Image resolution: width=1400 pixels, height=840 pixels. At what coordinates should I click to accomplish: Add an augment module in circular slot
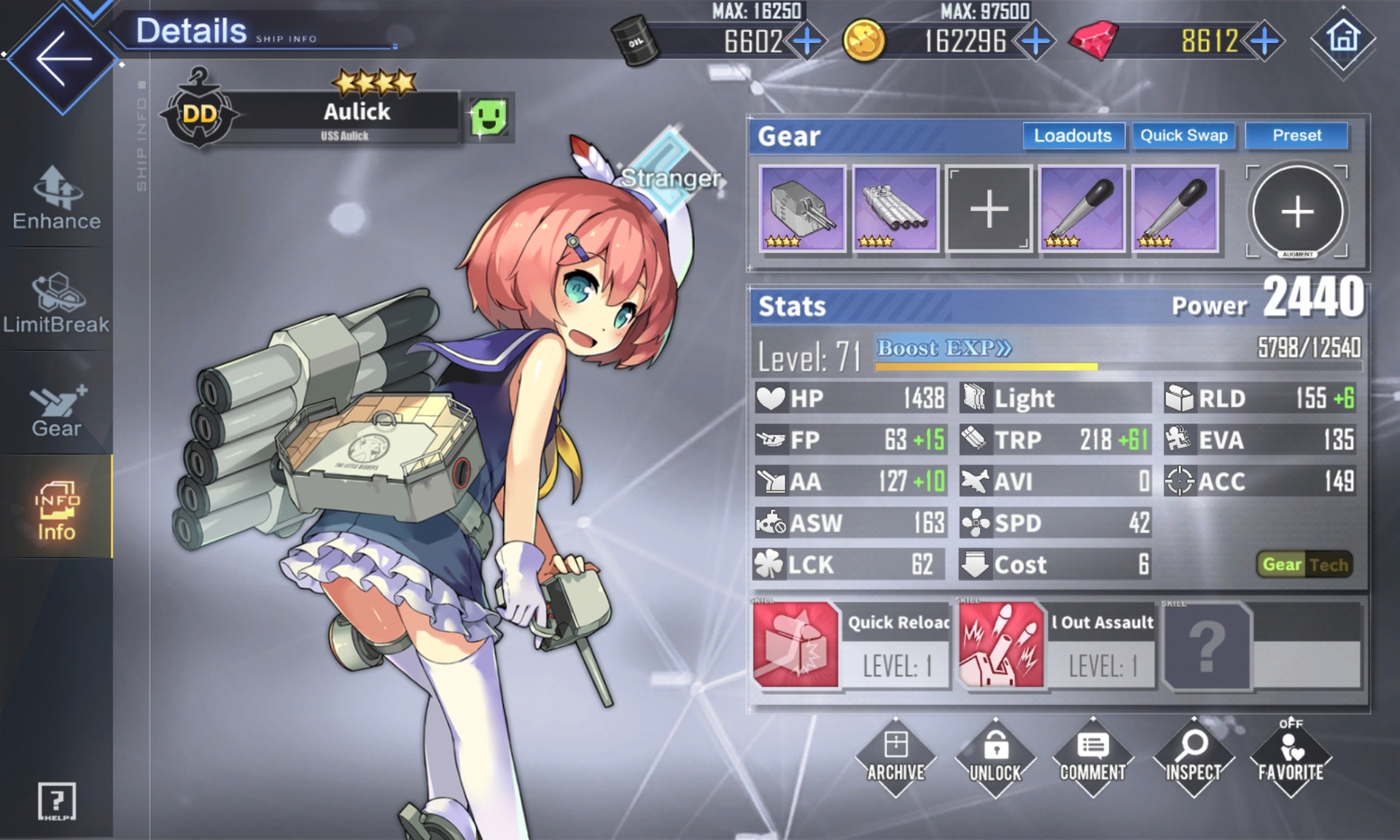1297,211
